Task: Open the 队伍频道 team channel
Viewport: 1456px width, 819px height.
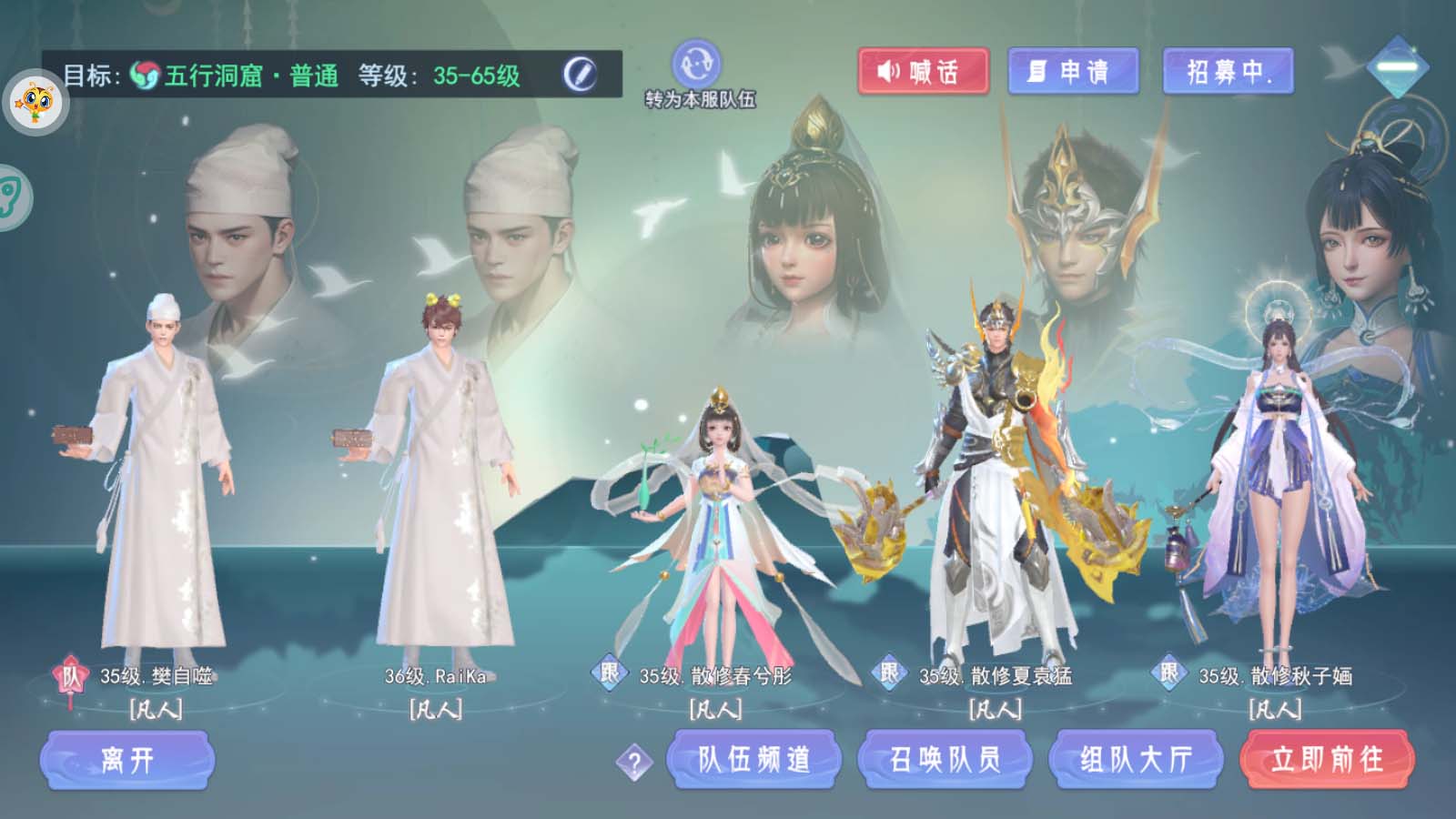Action: point(753,760)
